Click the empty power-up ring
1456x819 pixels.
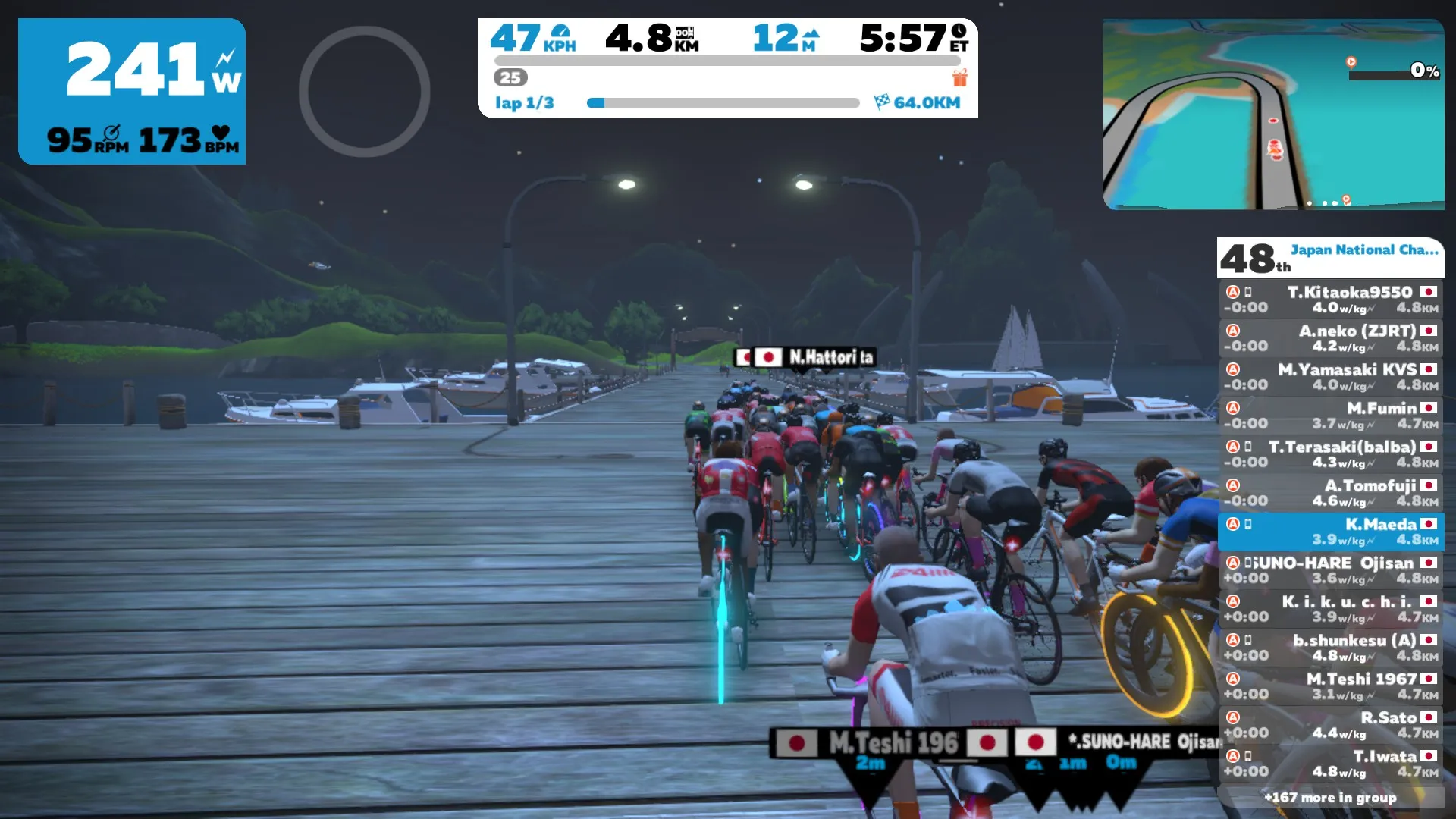click(364, 92)
